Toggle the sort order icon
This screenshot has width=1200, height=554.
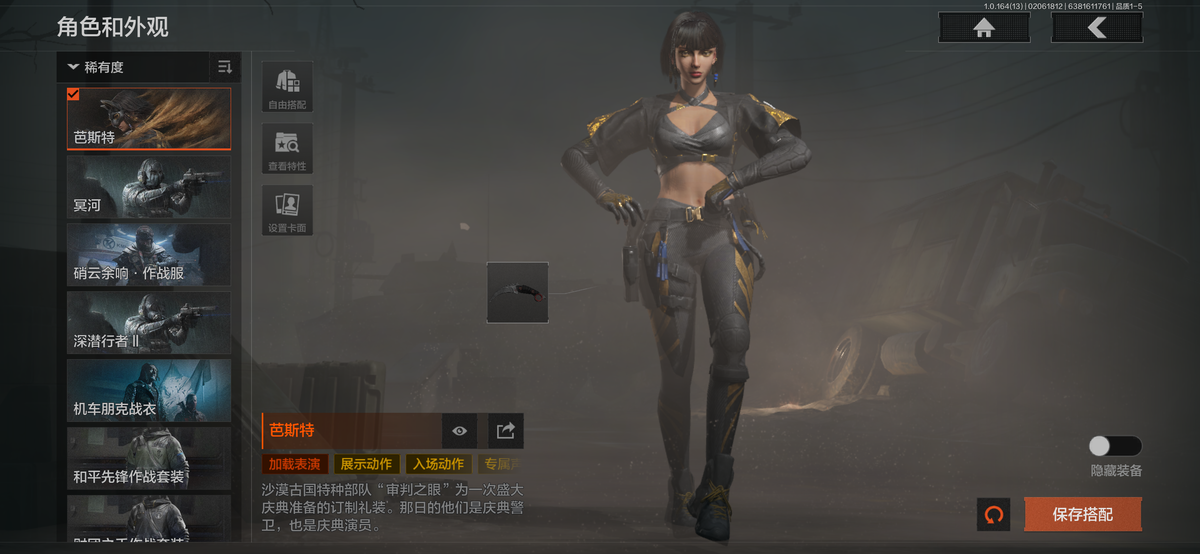coord(225,67)
